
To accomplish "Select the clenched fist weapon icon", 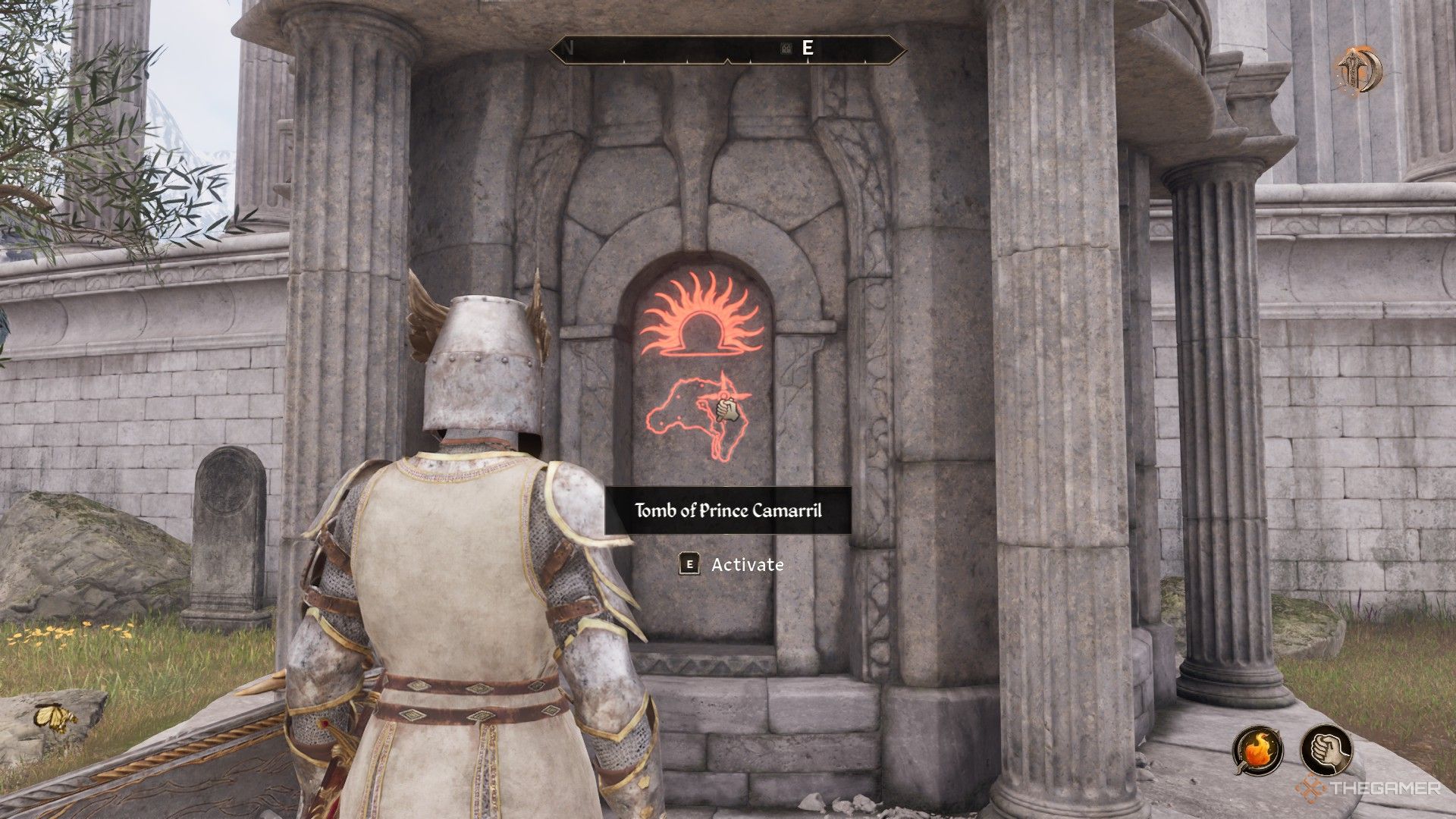I will point(1326,748).
